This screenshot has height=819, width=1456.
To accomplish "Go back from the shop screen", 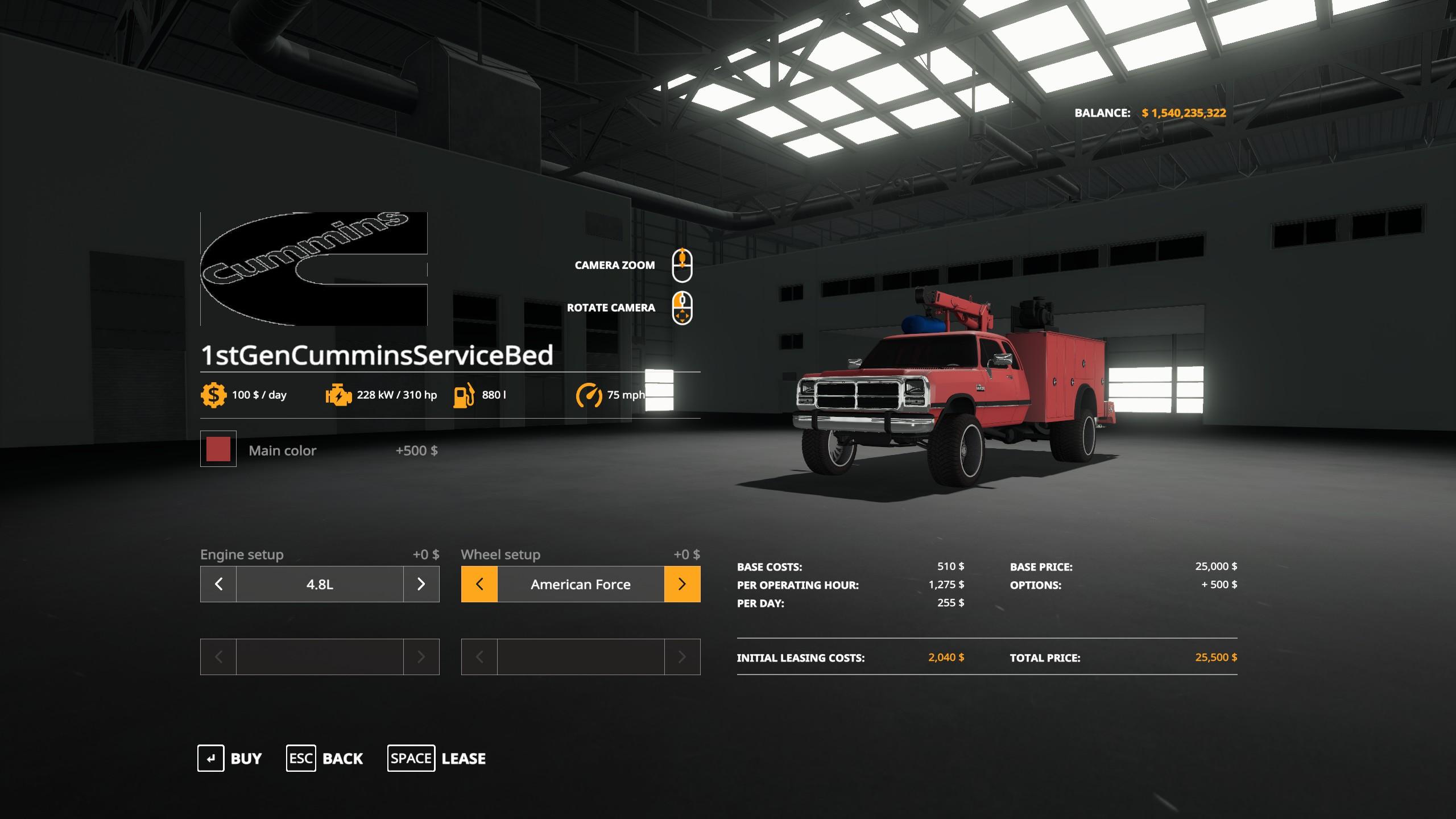I will 325,758.
